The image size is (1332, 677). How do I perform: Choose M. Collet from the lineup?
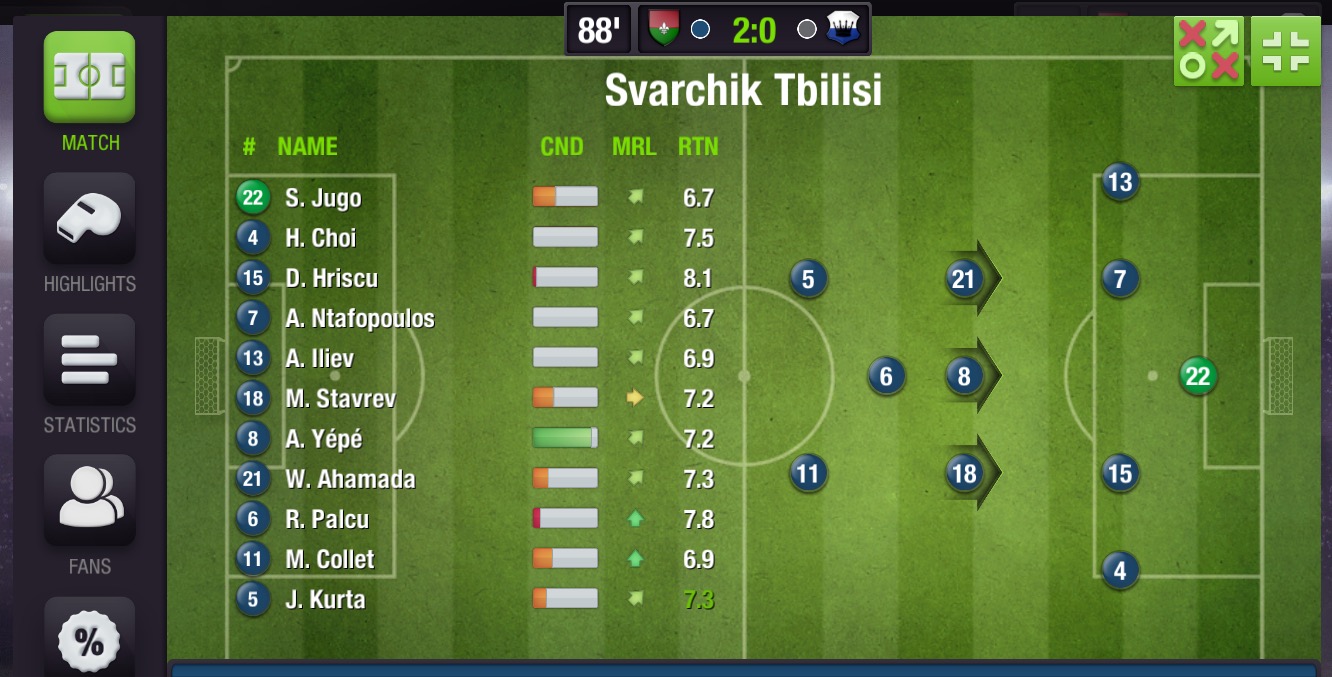coord(329,560)
